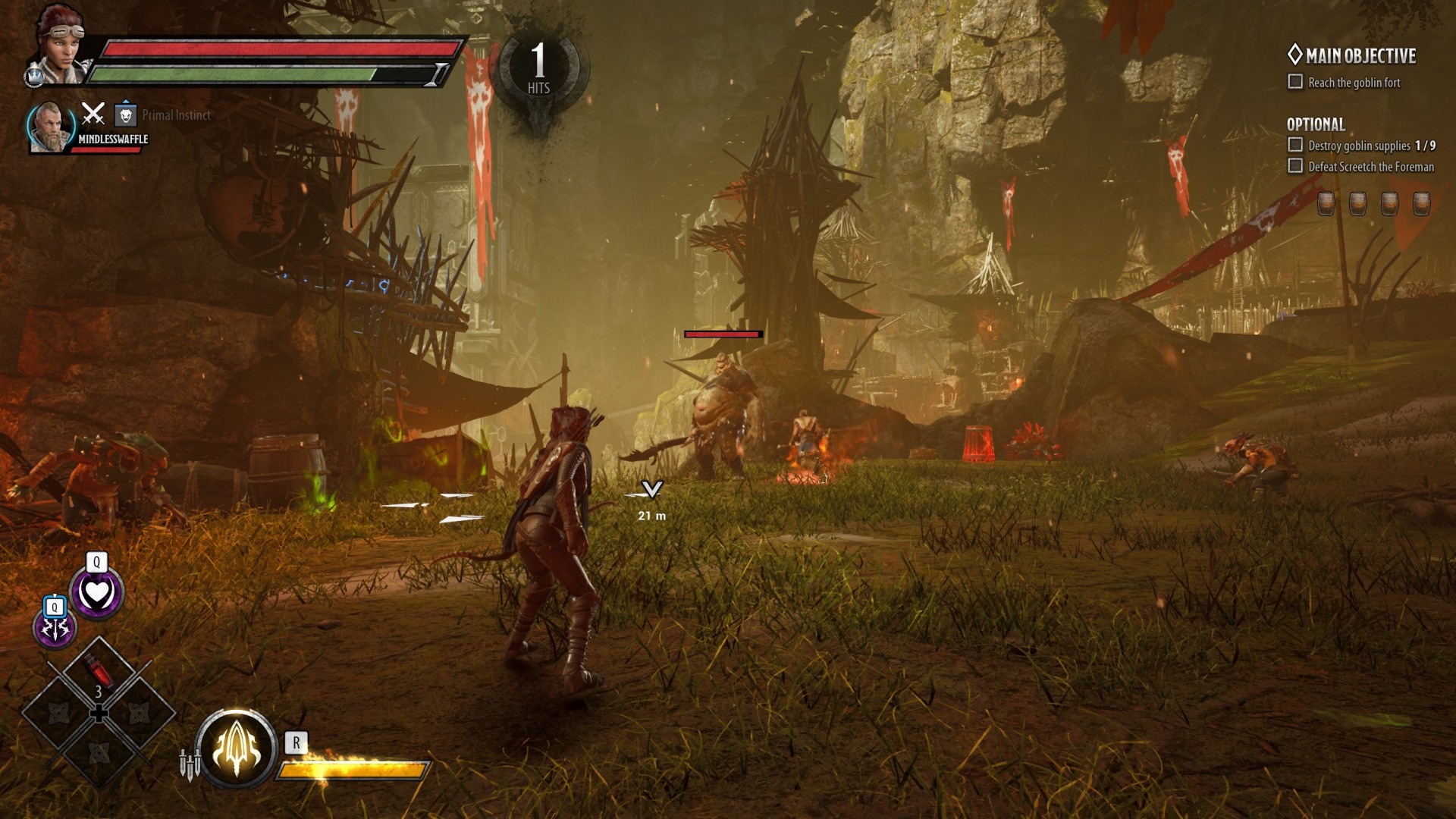The width and height of the screenshot is (1456, 819).
Task: Click MINDLESSWAFFLE's teammate portrait
Action: 49,127
